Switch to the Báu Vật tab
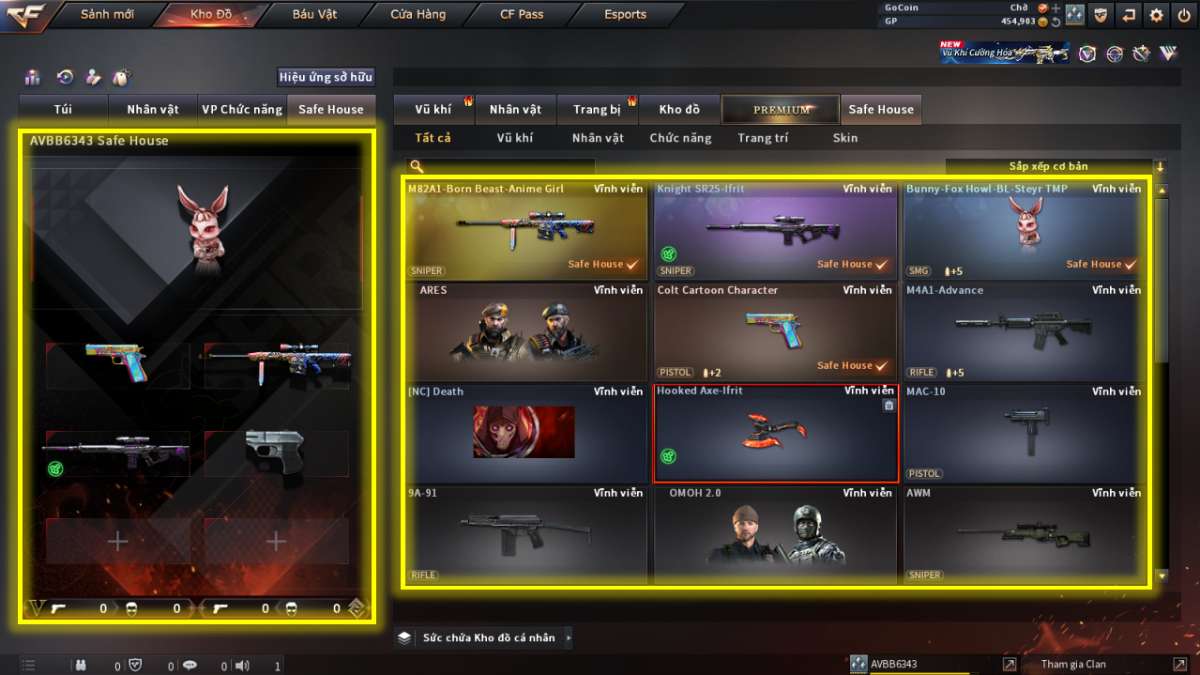1200x675 pixels. (314, 15)
